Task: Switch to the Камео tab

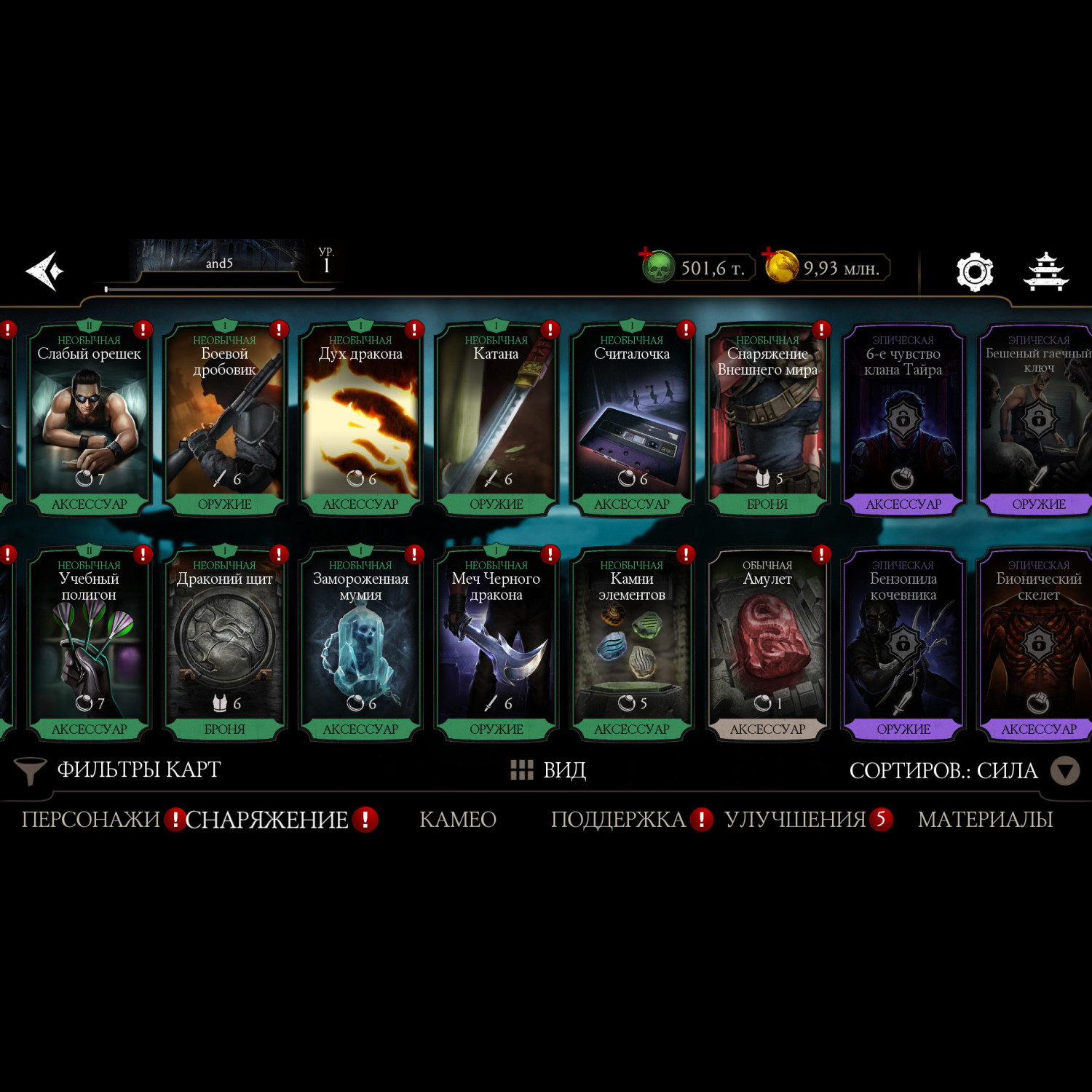Action: click(458, 820)
